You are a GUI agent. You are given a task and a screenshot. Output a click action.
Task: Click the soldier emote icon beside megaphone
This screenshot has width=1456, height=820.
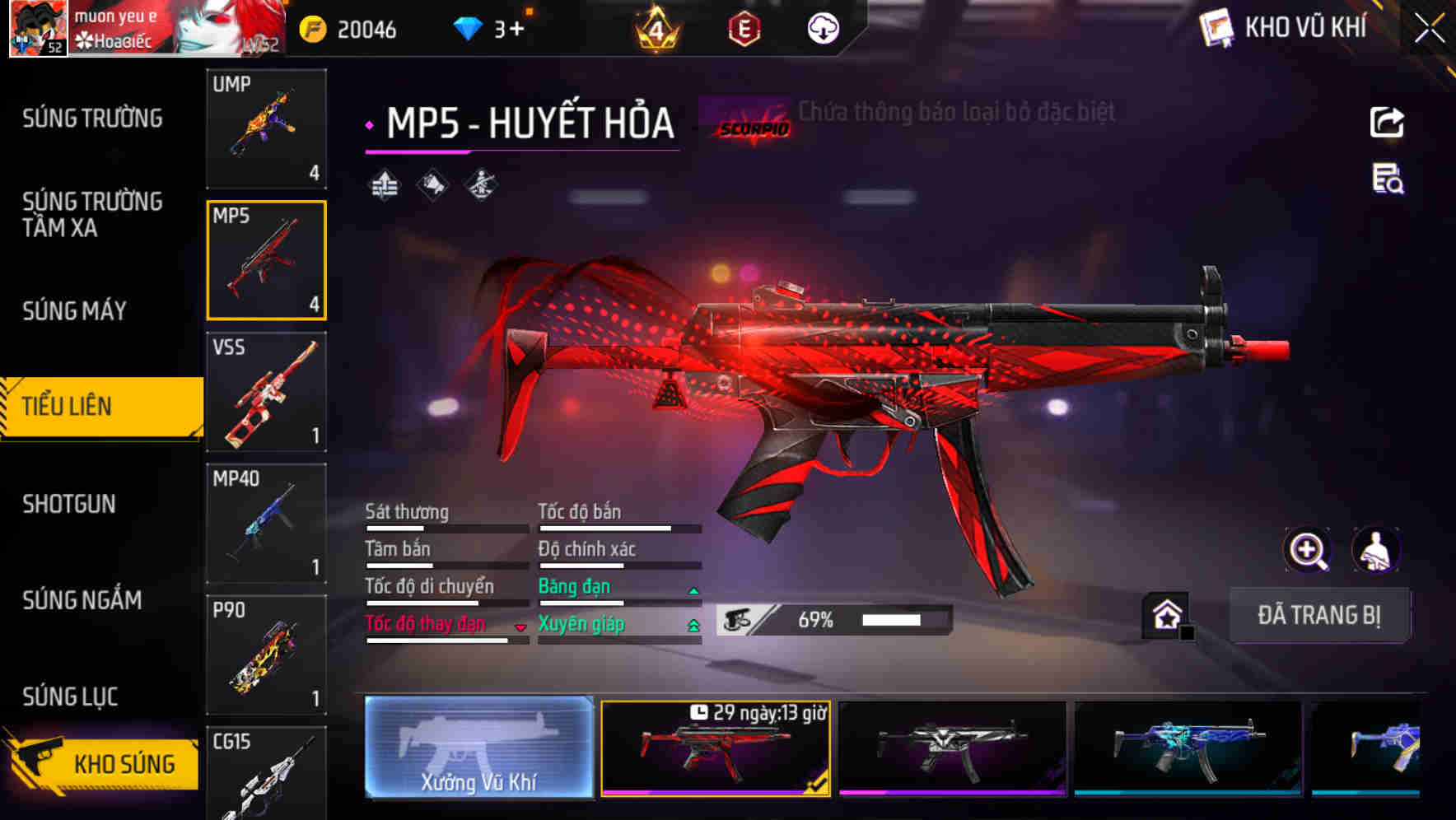tap(479, 184)
